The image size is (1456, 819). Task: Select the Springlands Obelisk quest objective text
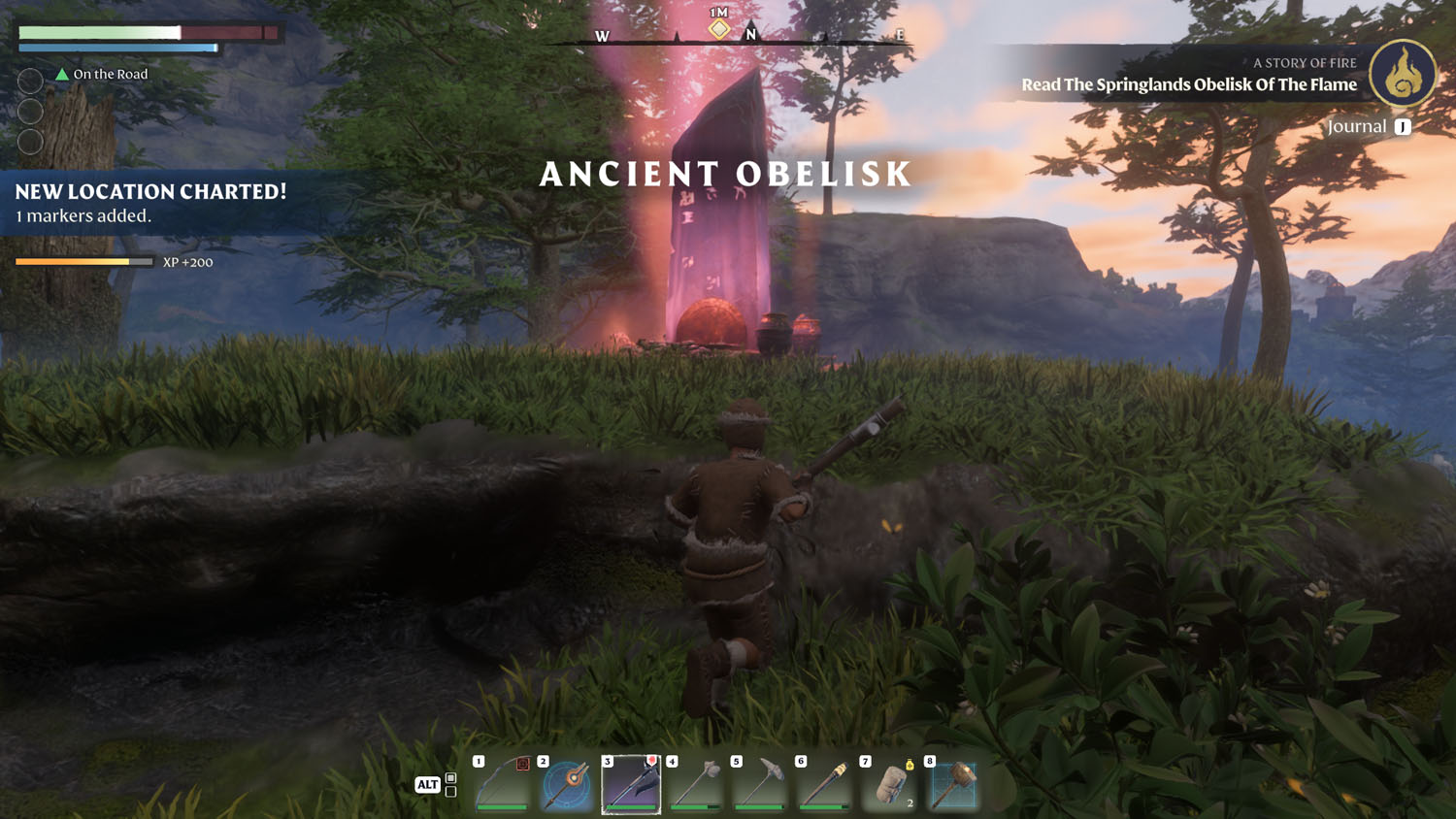pyautogui.click(x=1188, y=85)
